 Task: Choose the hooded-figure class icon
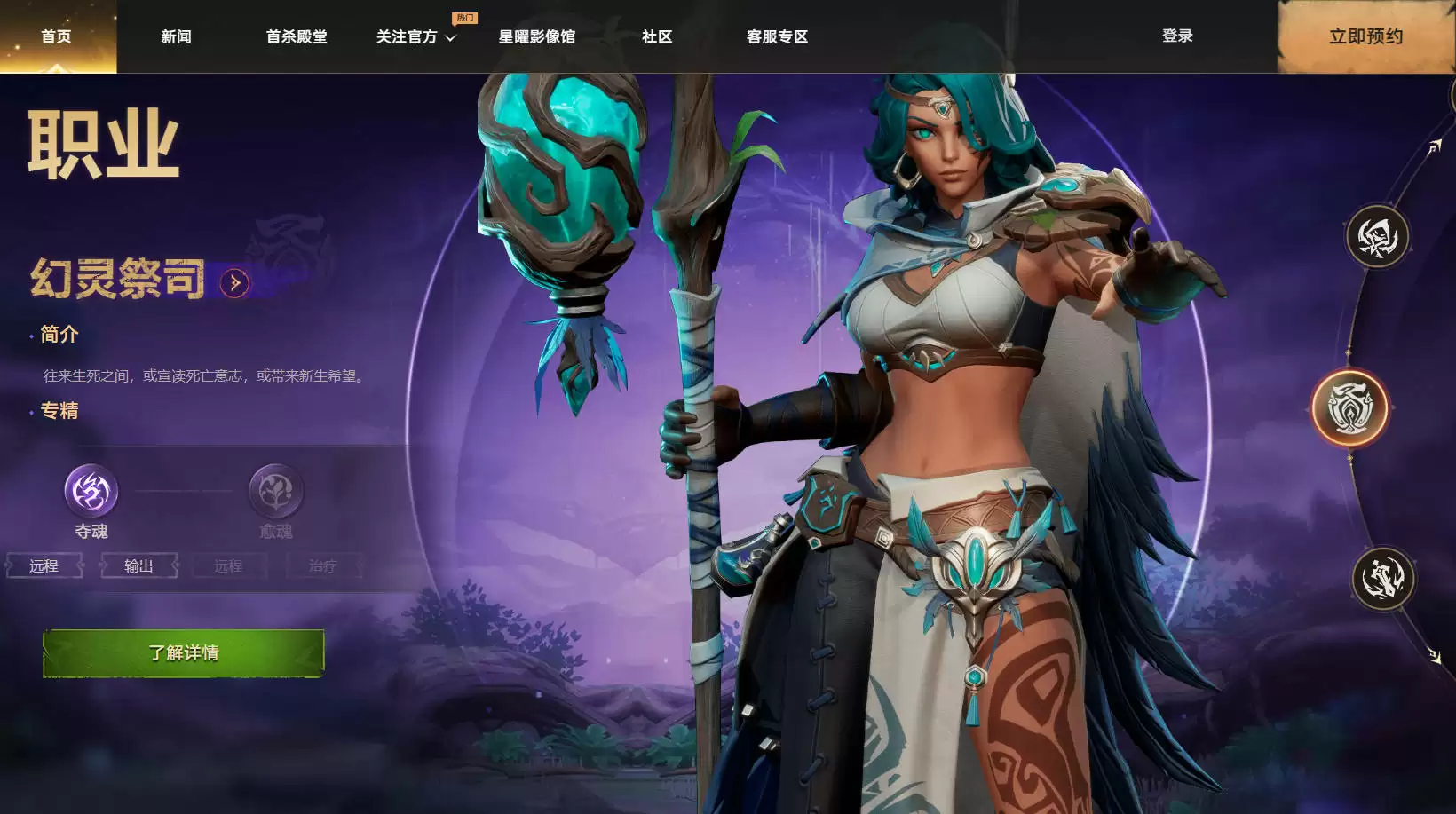coord(1377,237)
